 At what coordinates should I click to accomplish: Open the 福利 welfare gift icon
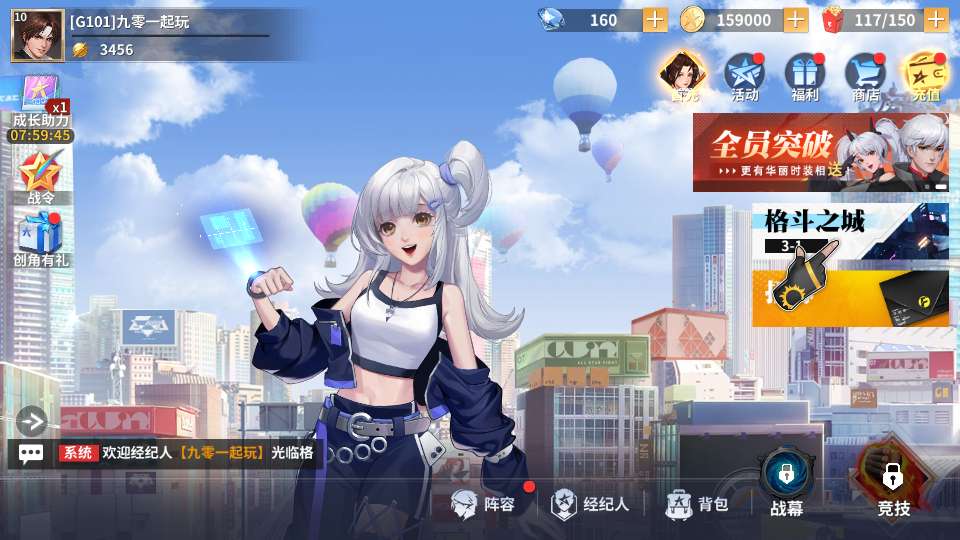click(x=804, y=76)
